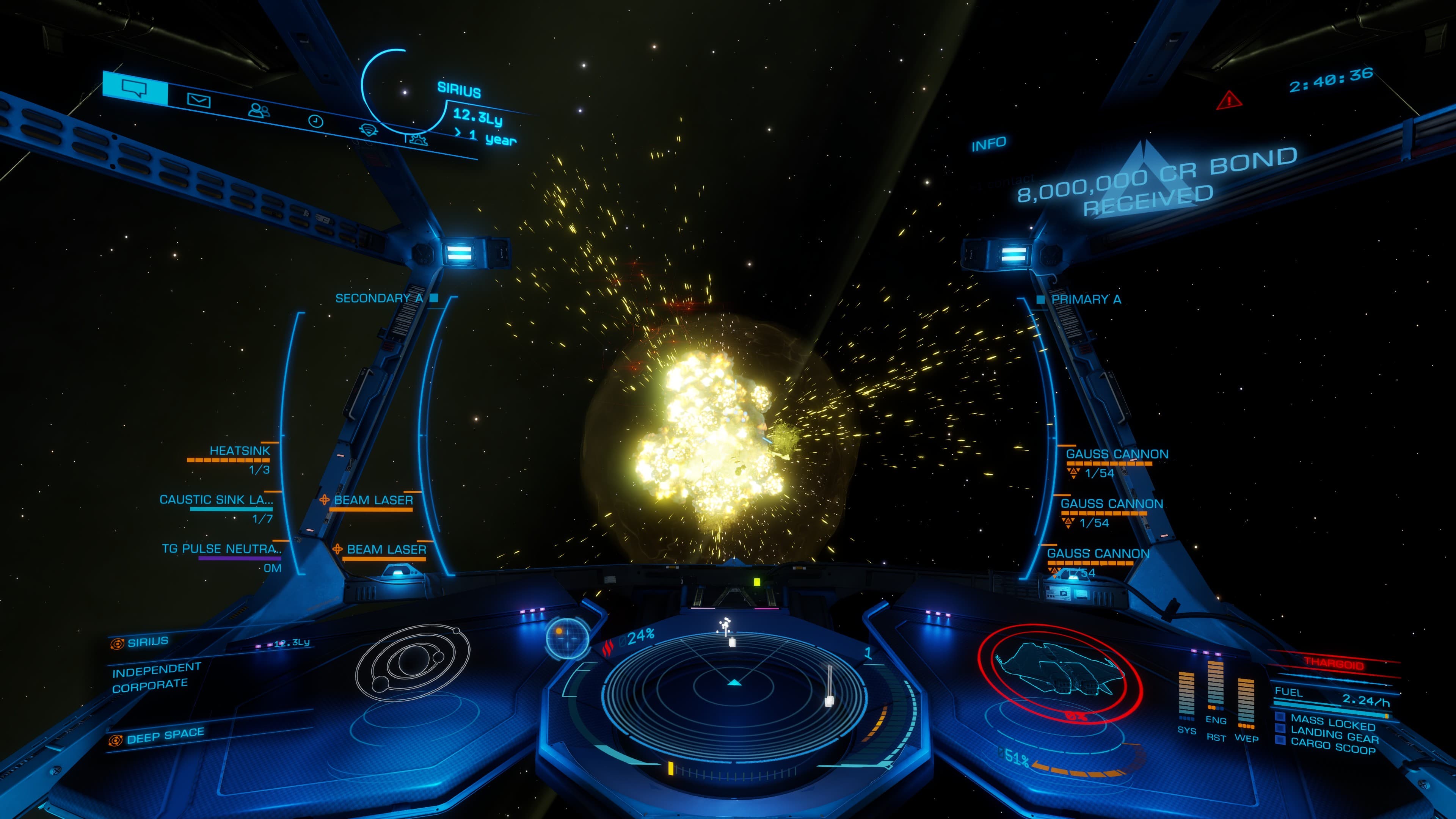Click the orbital lines navigation hologram
This screenshot has width=1456, height=819.
(413, 661)
